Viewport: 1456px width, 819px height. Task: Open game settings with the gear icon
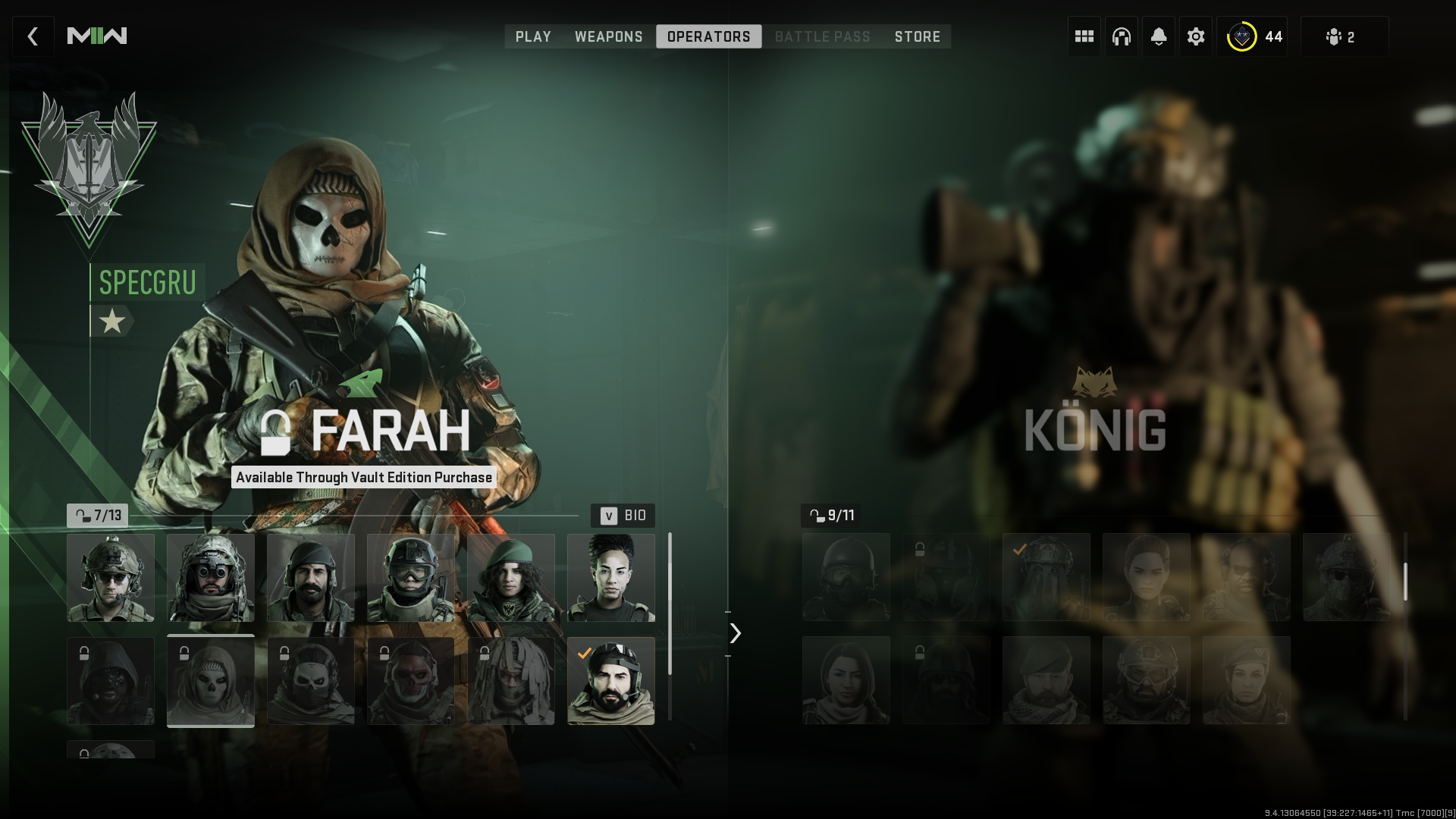pos(1196,36)
